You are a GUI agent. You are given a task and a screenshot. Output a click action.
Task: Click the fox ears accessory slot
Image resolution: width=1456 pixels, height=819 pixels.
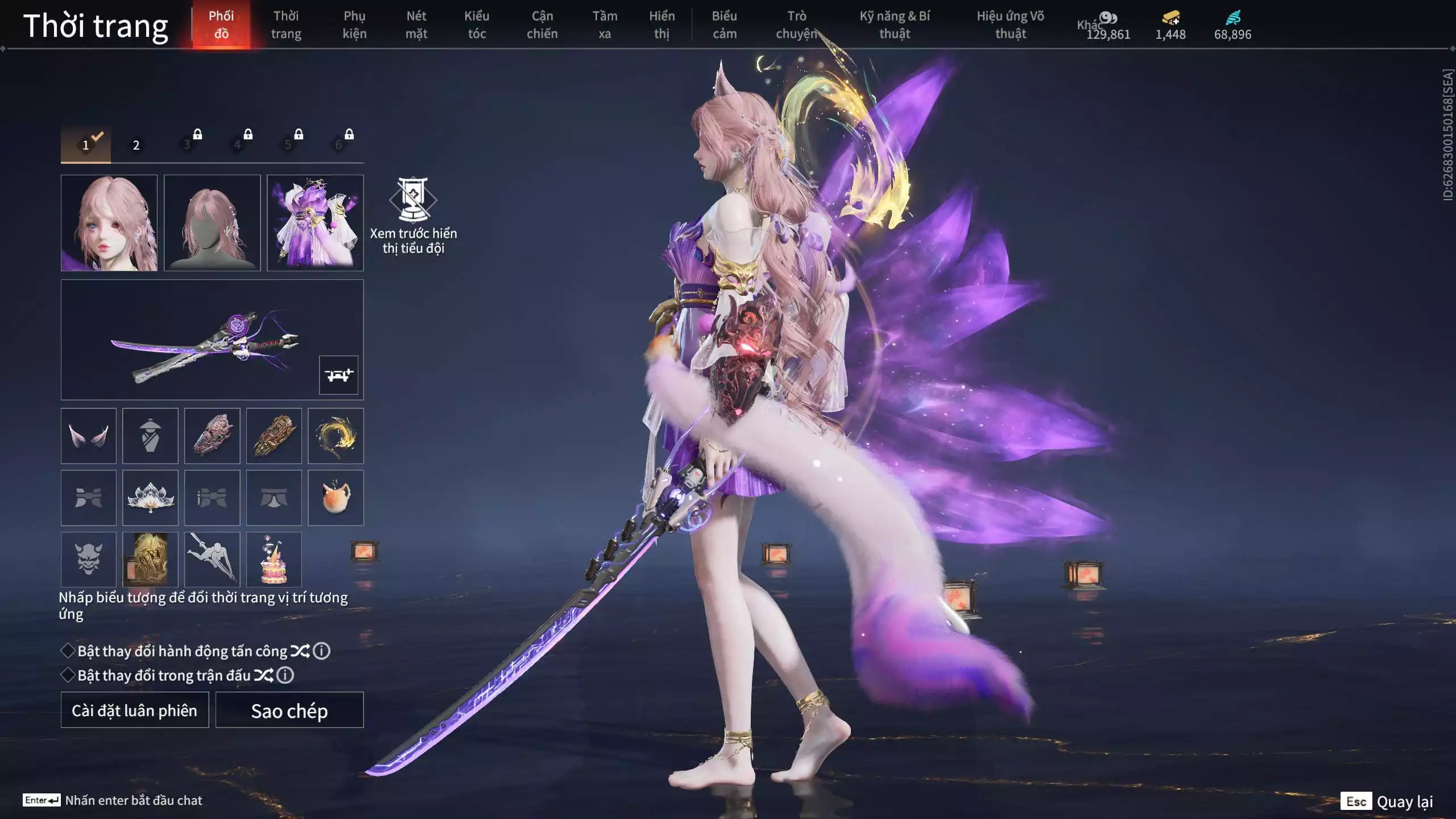(x=89, y=436)
